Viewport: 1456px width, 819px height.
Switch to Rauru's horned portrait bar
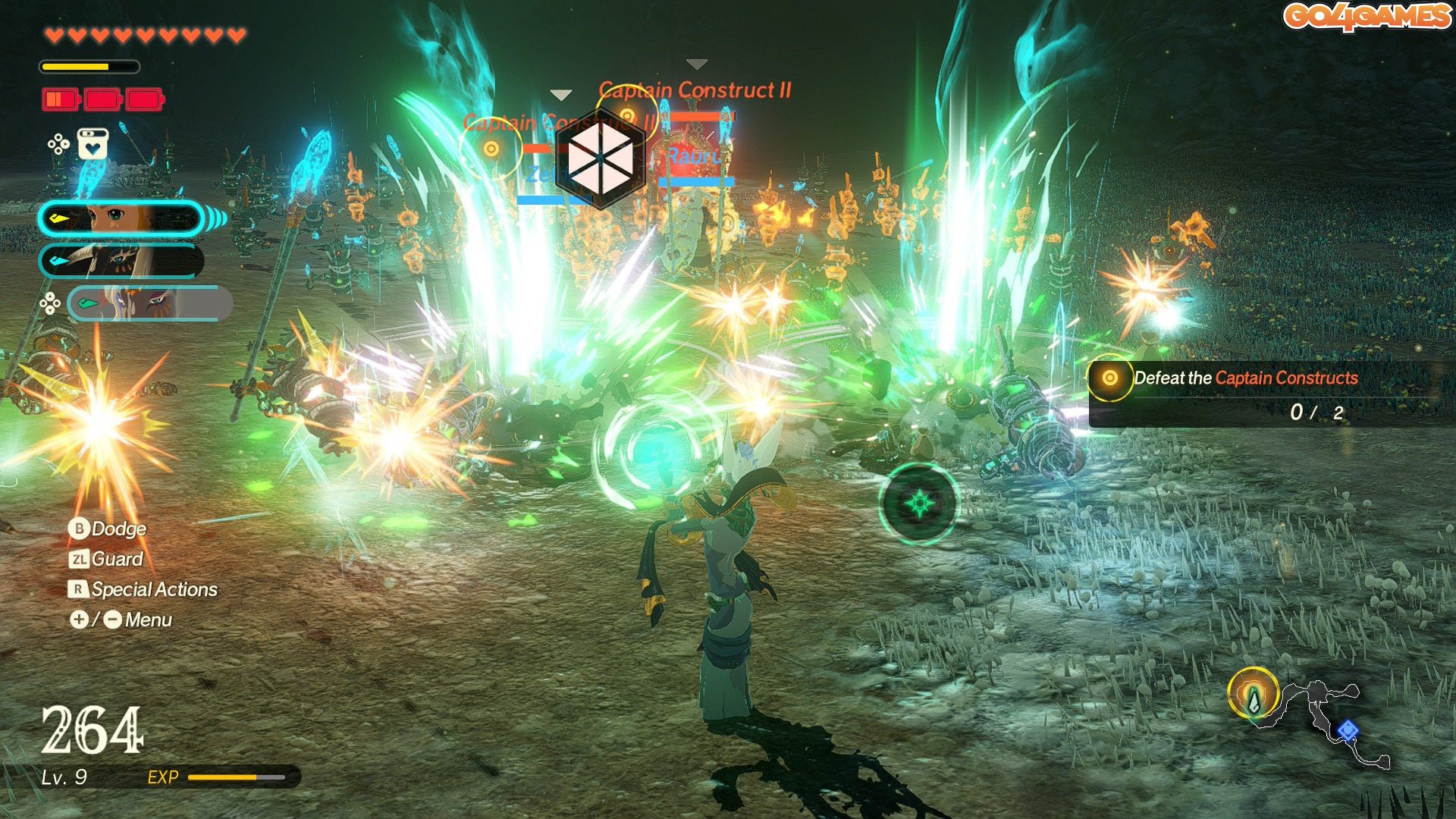pyautogui.click(x=121, y=261)
